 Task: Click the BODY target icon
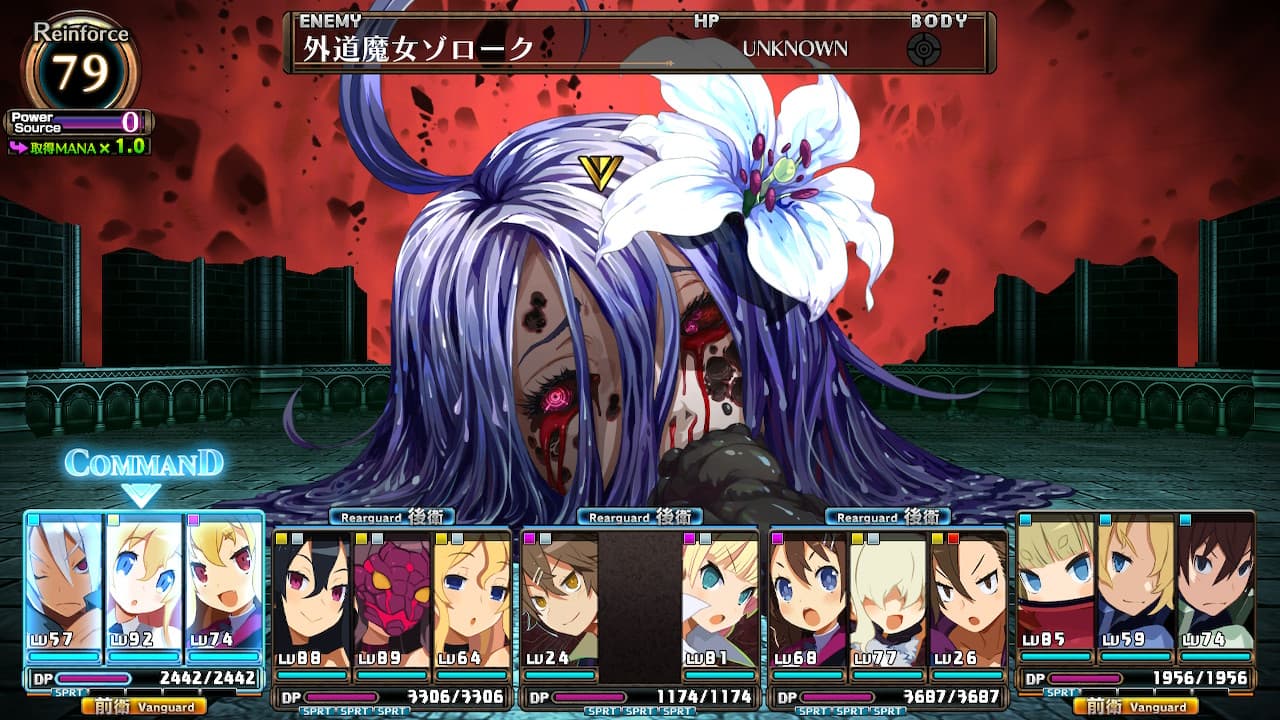924,49
